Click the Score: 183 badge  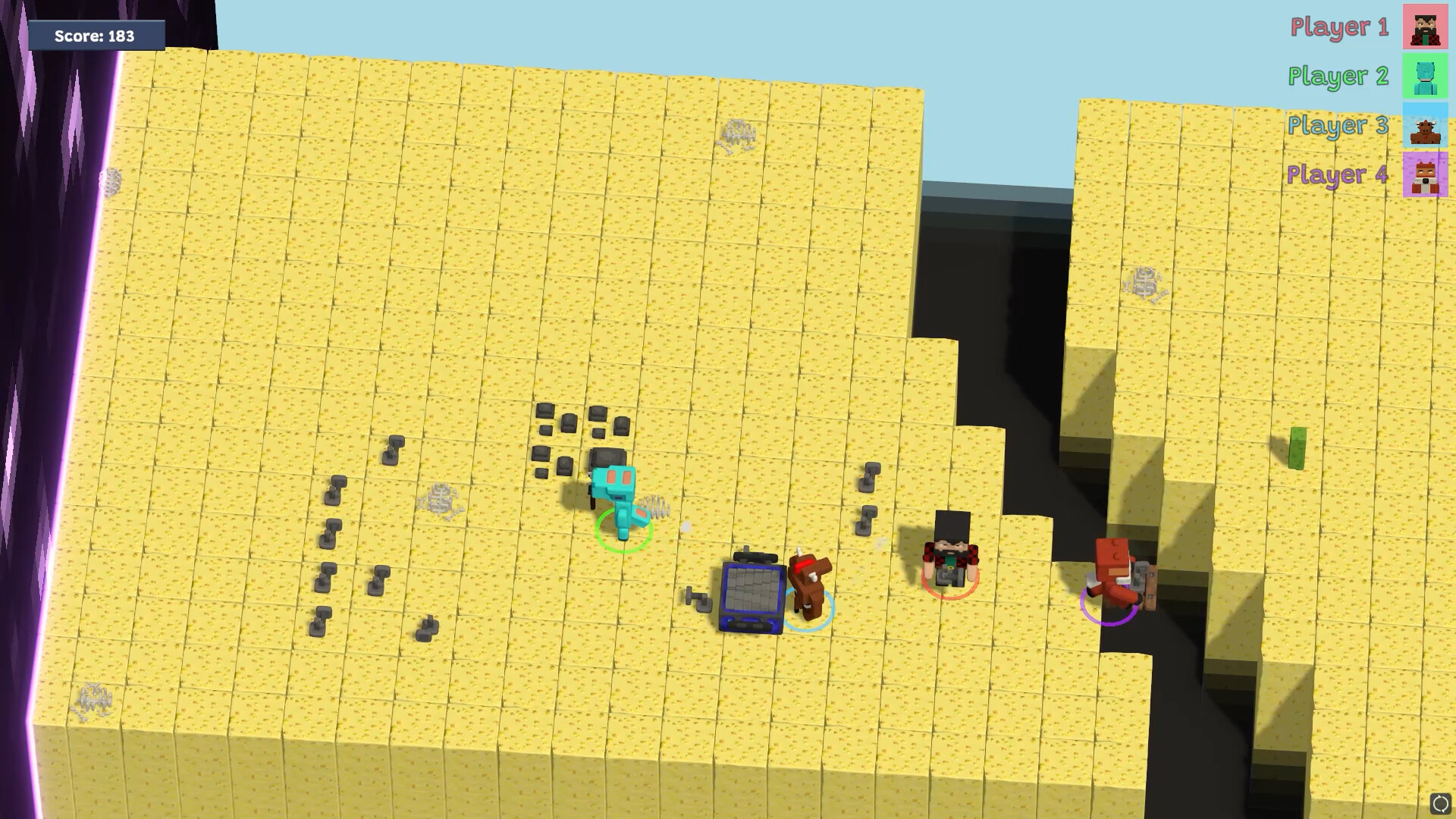(96, 35)
